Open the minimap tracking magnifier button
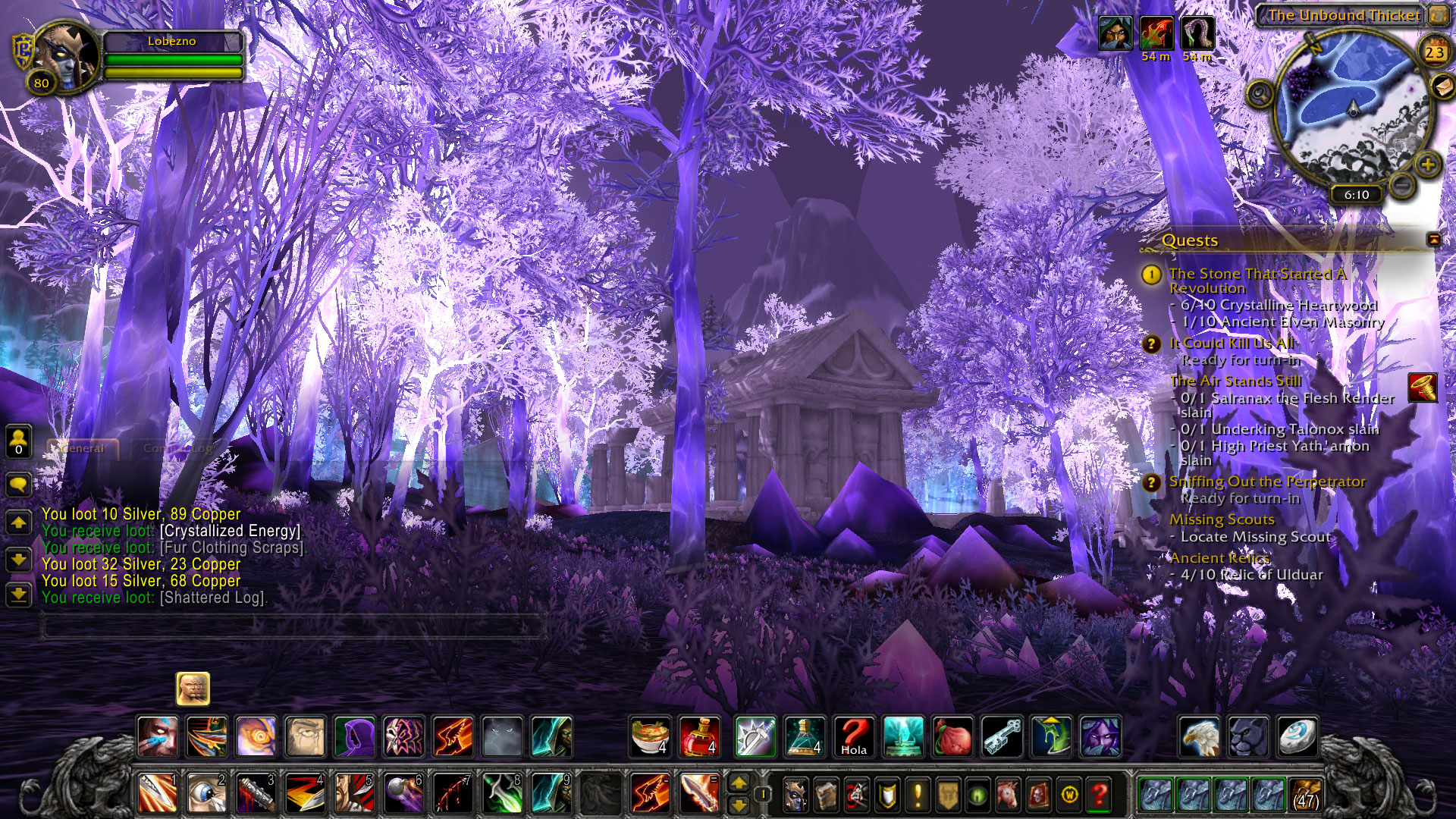Screen dimensions: 1456x819 pyautogui.click(x=1260, y=95)
